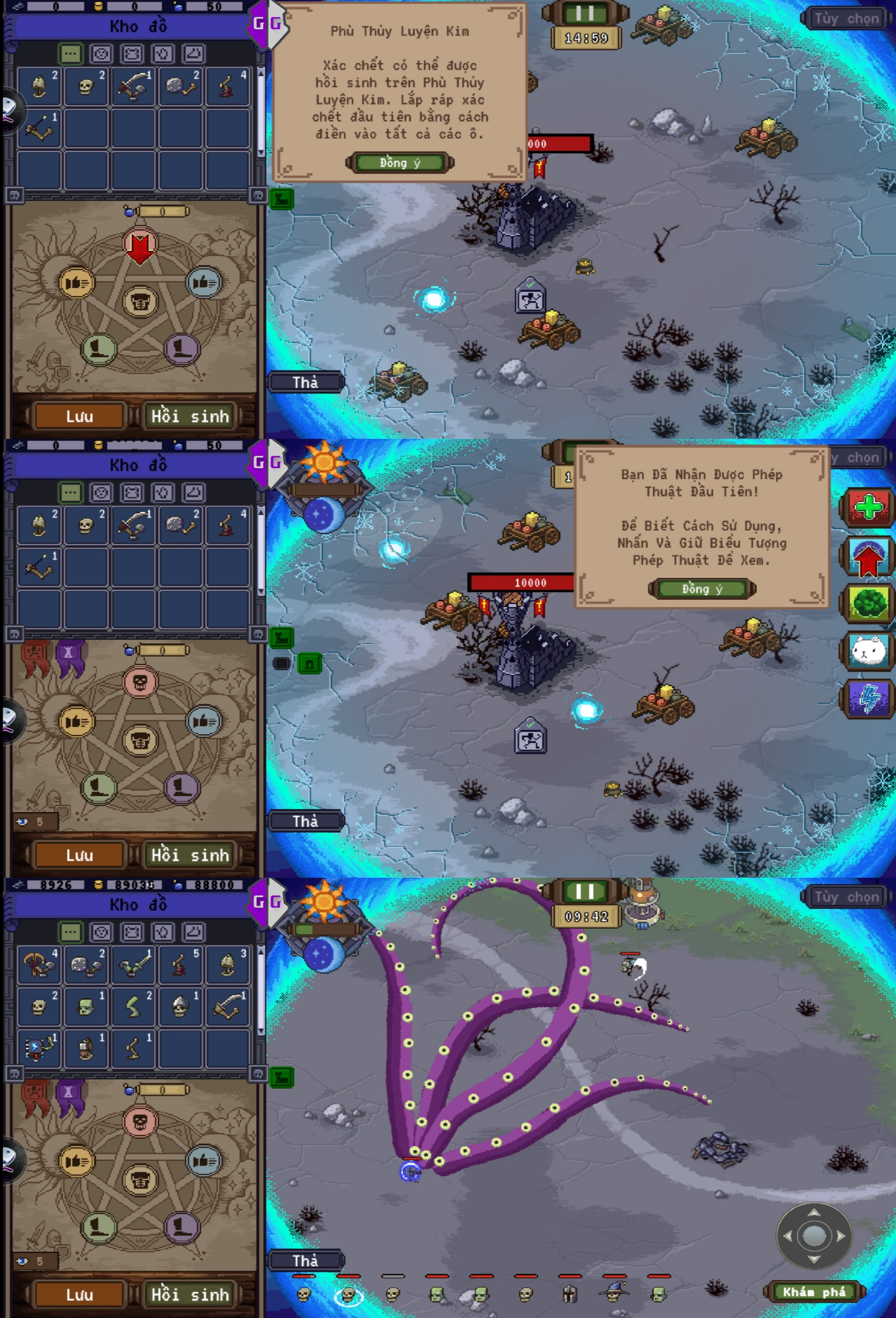Use the green bush spell
The height and width of the screenshot is (1318, 896).
click(x=868, y=603)
